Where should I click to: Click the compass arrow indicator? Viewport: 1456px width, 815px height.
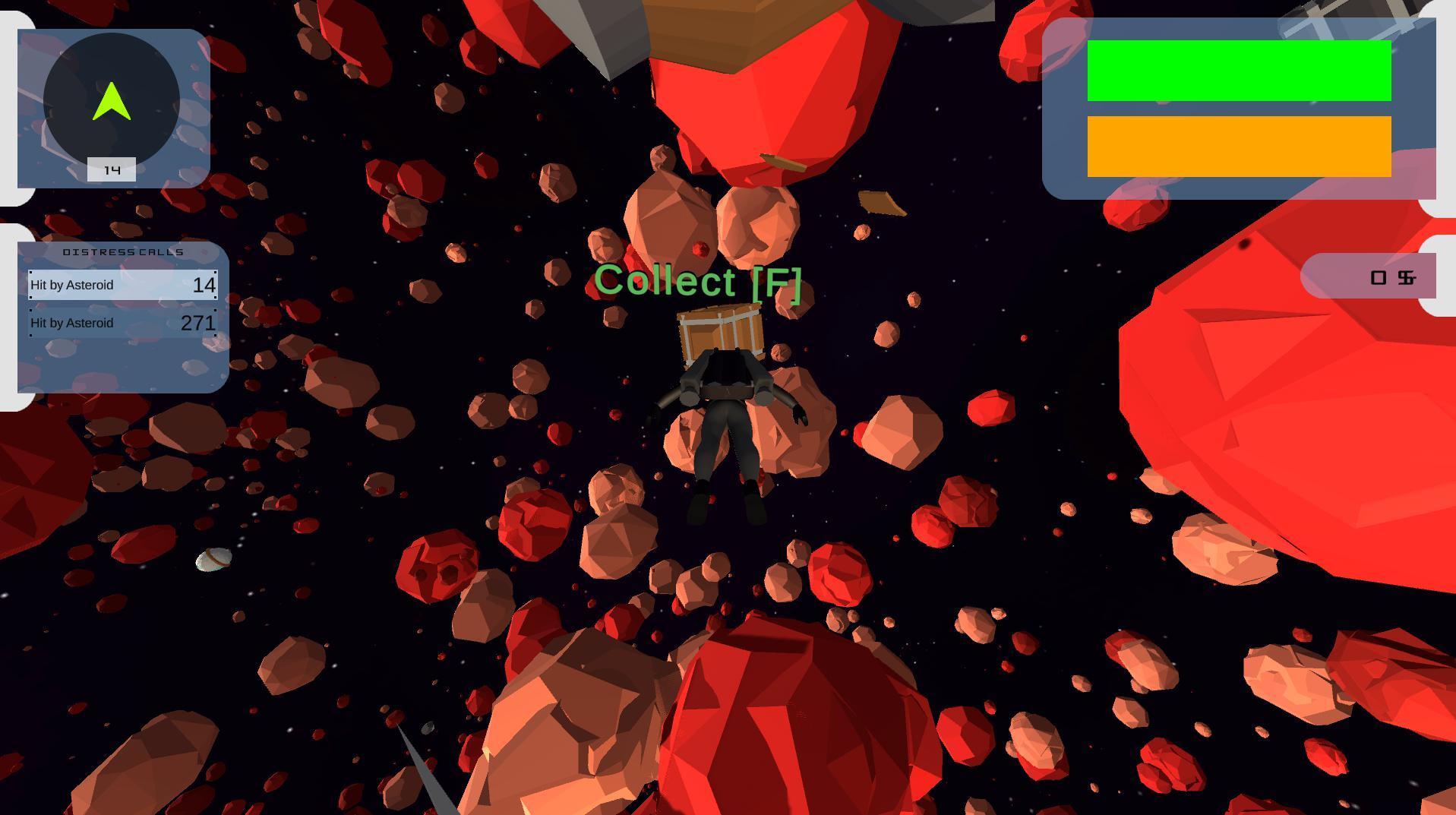click(112, 100)
